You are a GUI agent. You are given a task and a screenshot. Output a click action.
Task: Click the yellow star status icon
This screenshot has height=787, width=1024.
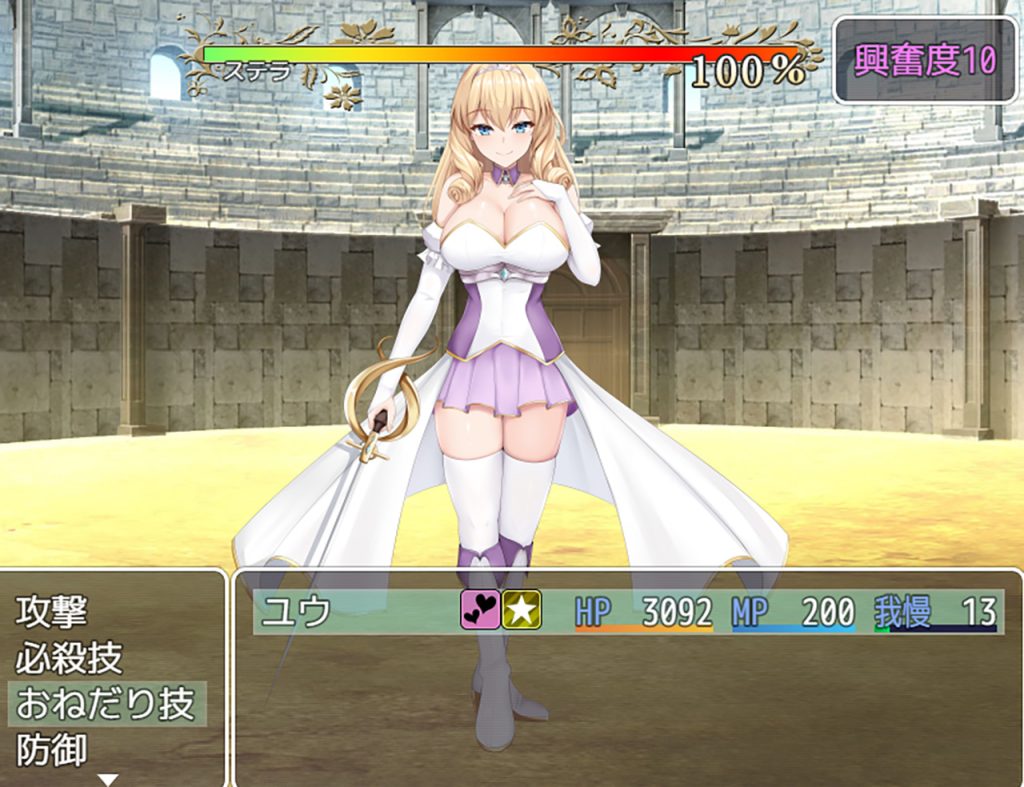(521, 610)
